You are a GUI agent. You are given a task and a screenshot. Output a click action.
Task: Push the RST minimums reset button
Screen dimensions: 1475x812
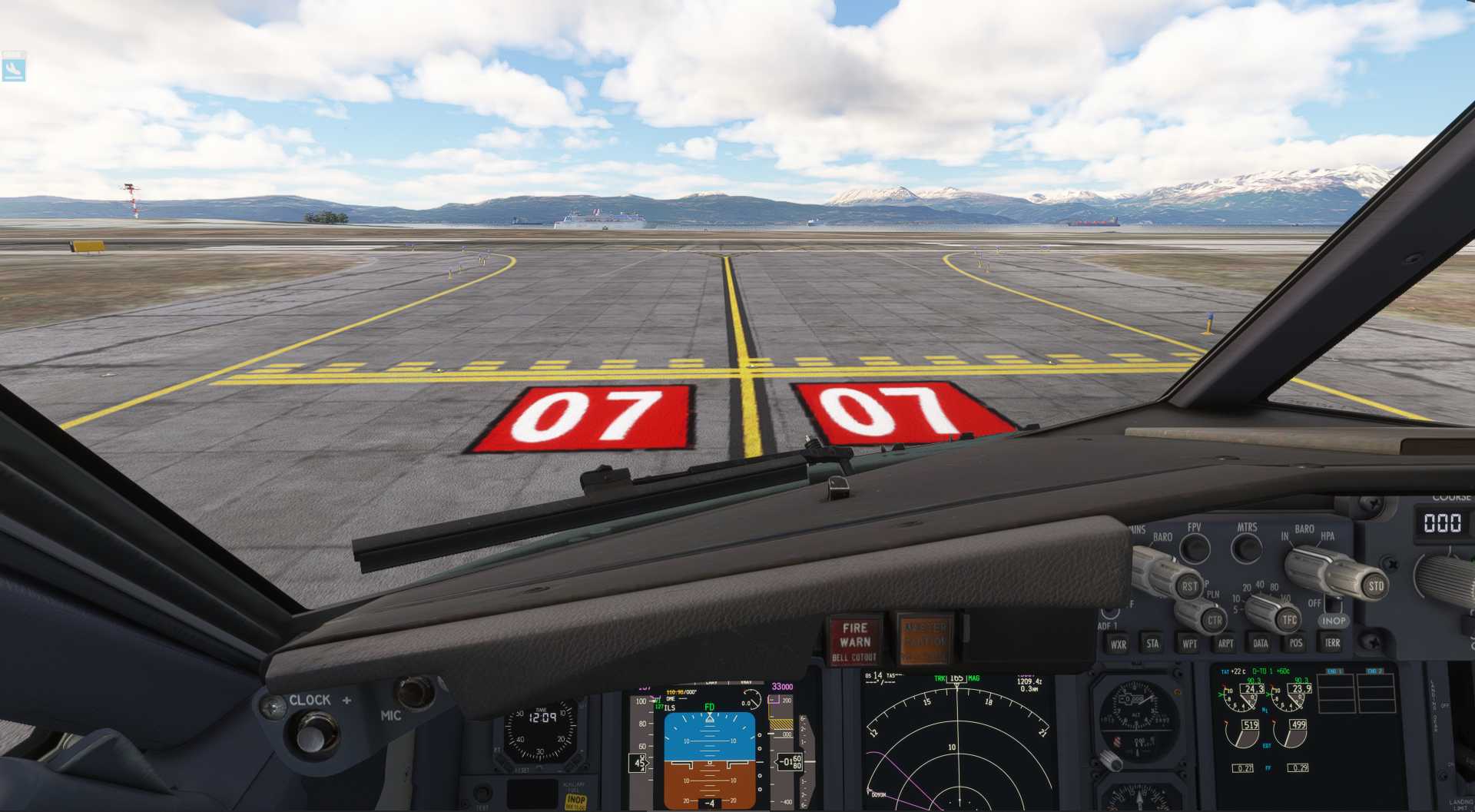click(x=1189, y=586)
